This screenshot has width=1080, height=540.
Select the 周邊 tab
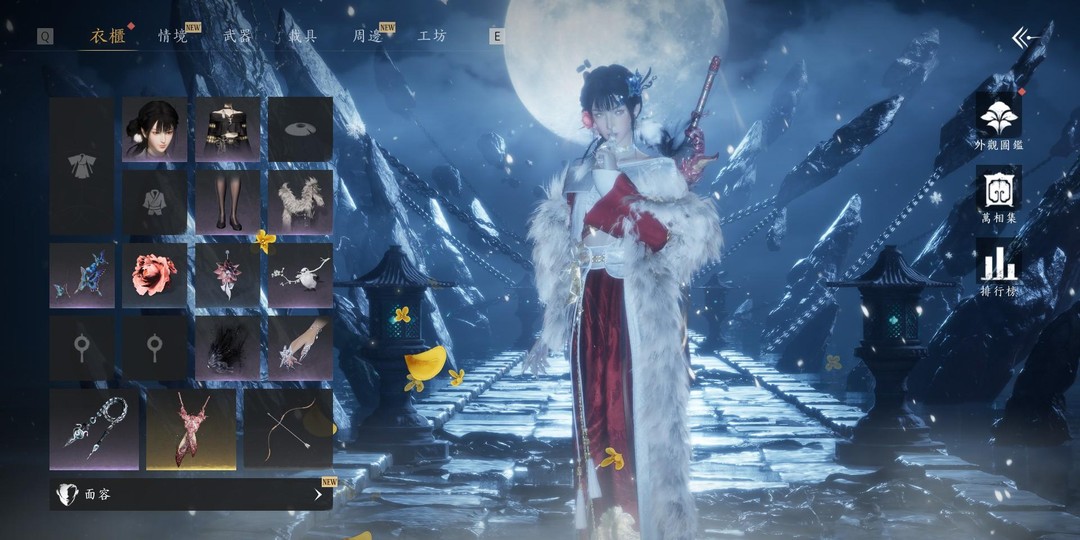367,36
